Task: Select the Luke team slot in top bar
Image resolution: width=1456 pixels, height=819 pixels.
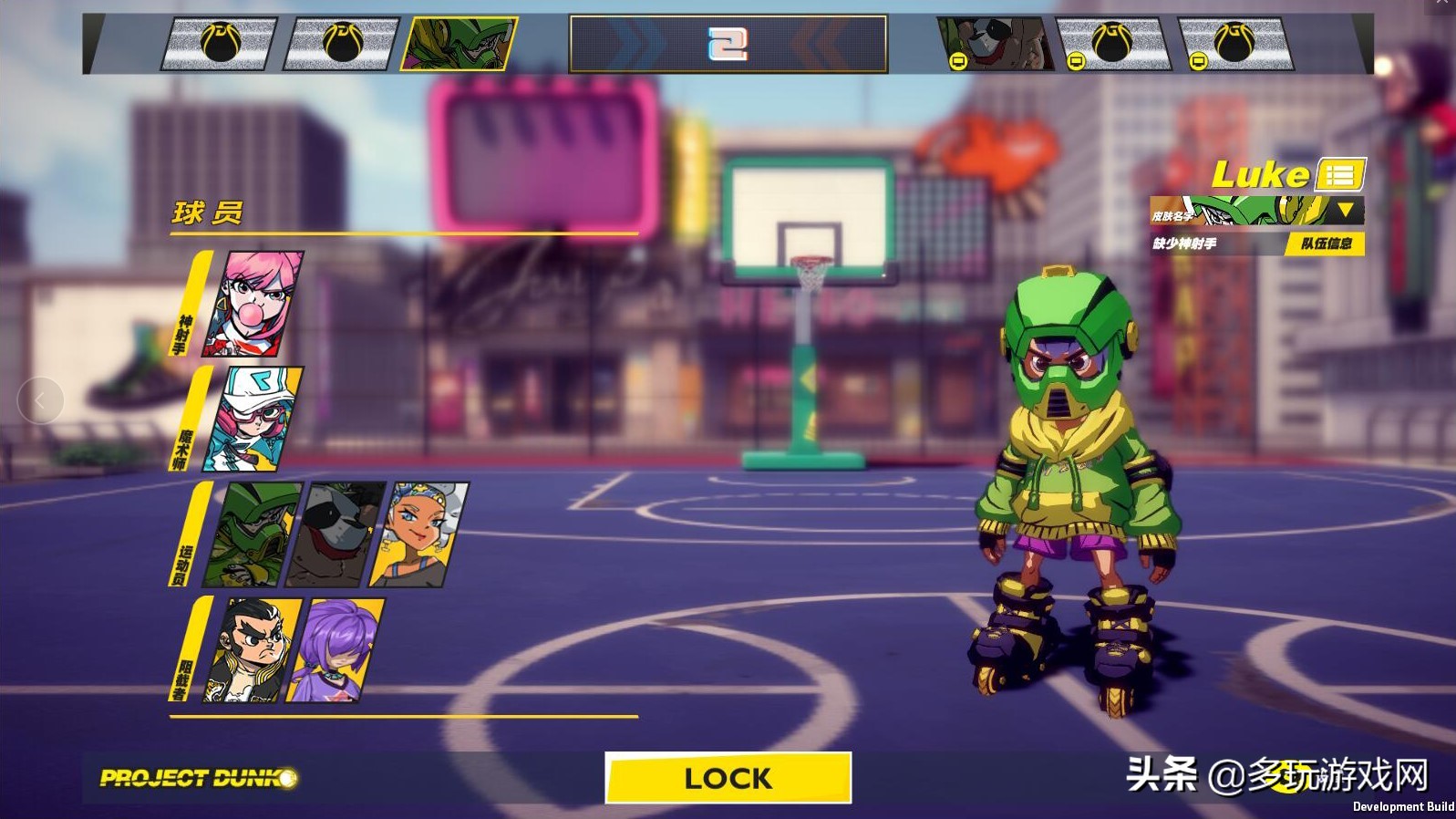Action: pyautogui.click(x=460, y=44)
